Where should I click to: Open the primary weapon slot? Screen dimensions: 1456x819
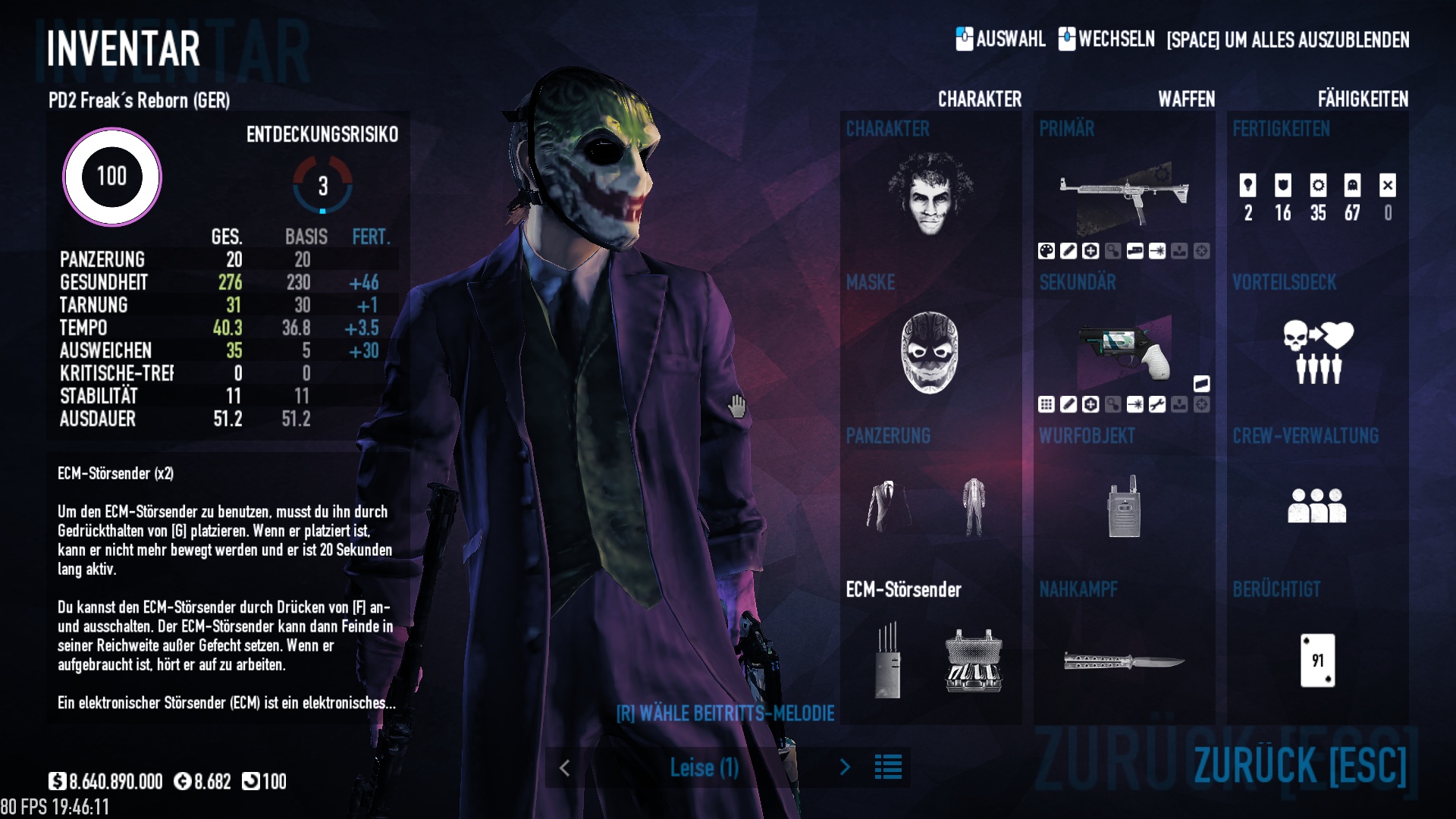(1124, 194)
